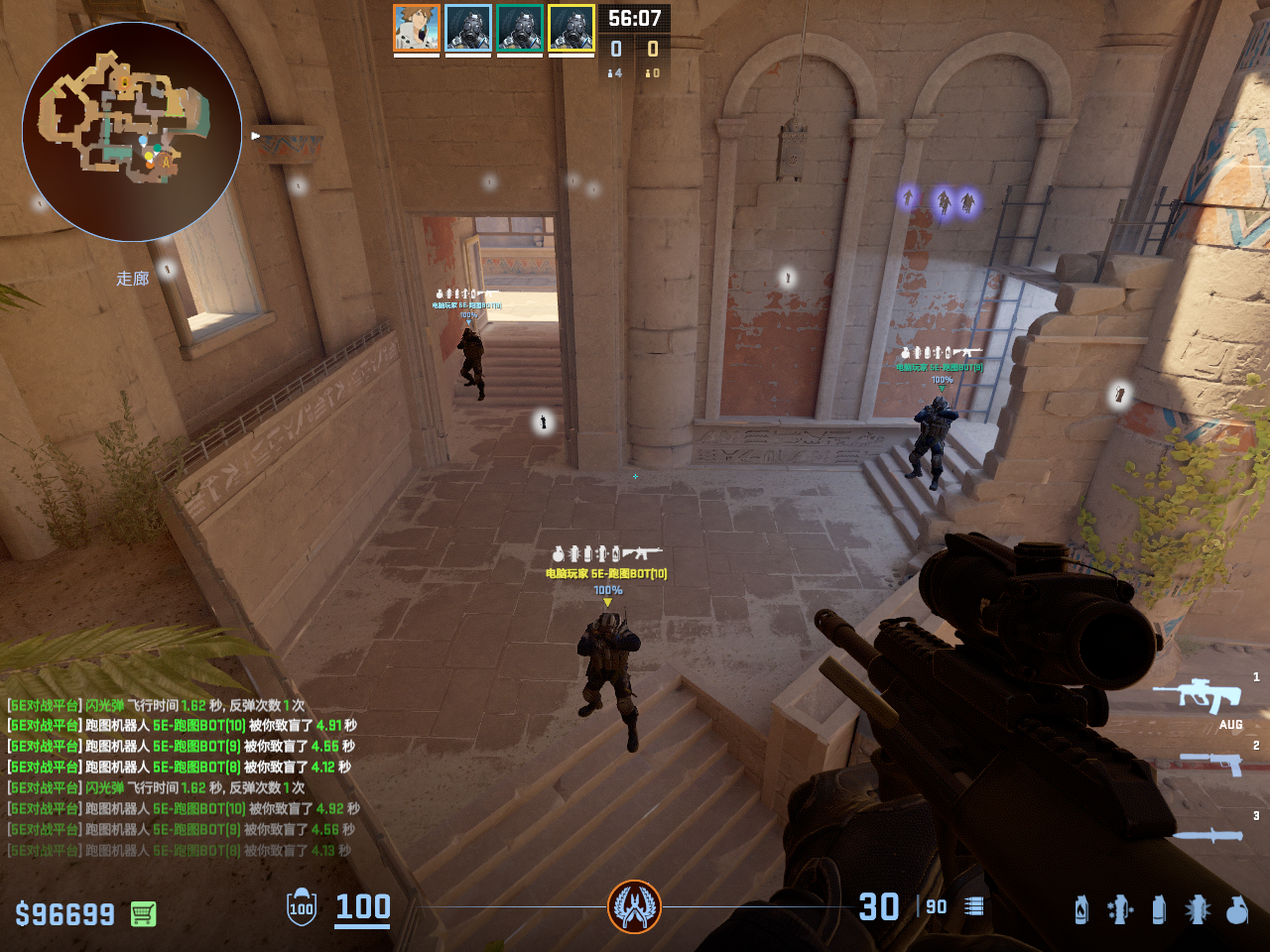Choose the flashbang grenade icon
Image resolution: width=1270 pixels, height=952 pixels.
click(1198, 909)
